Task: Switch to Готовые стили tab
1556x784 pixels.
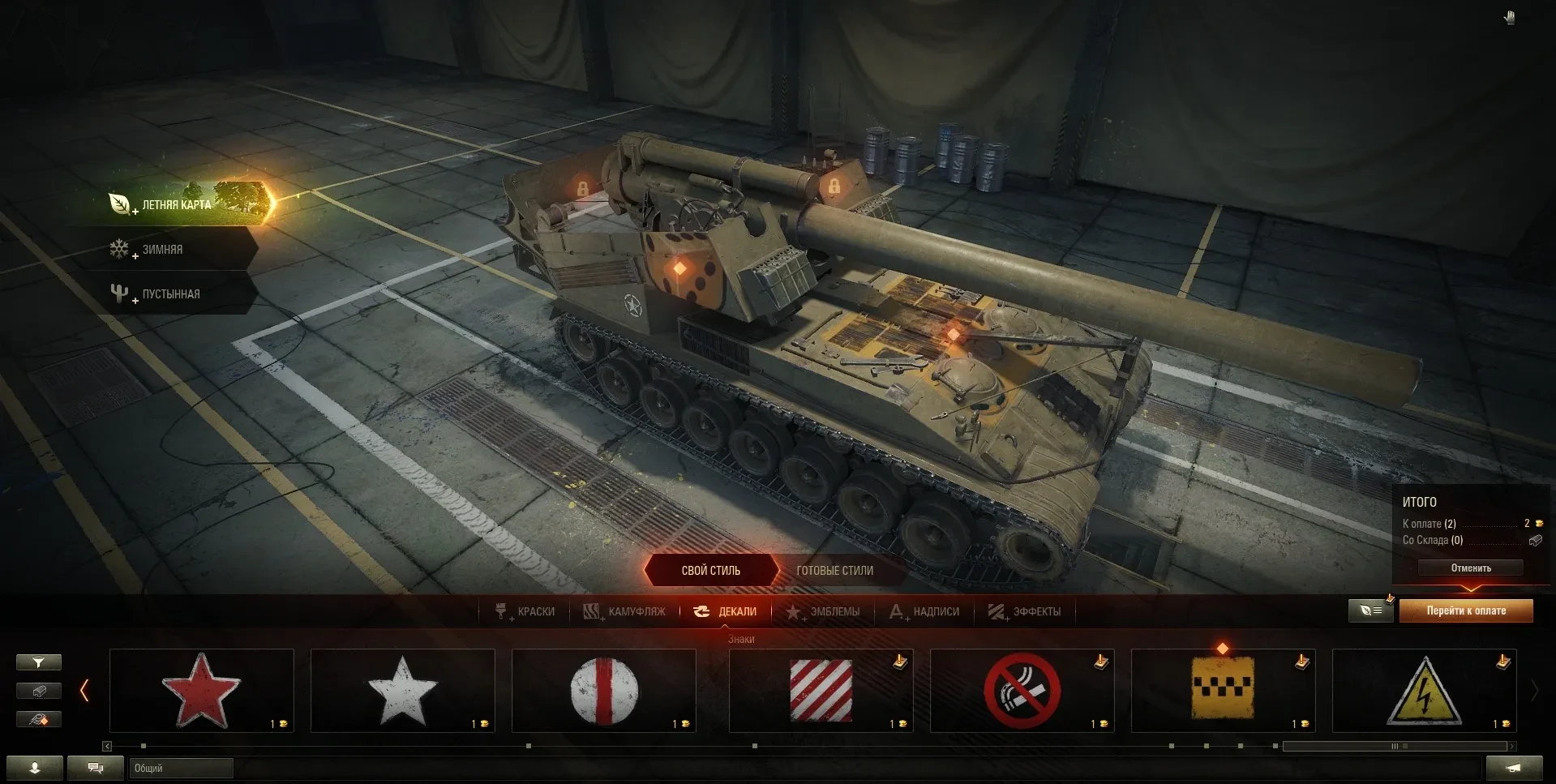Action: tap(834, 571)
